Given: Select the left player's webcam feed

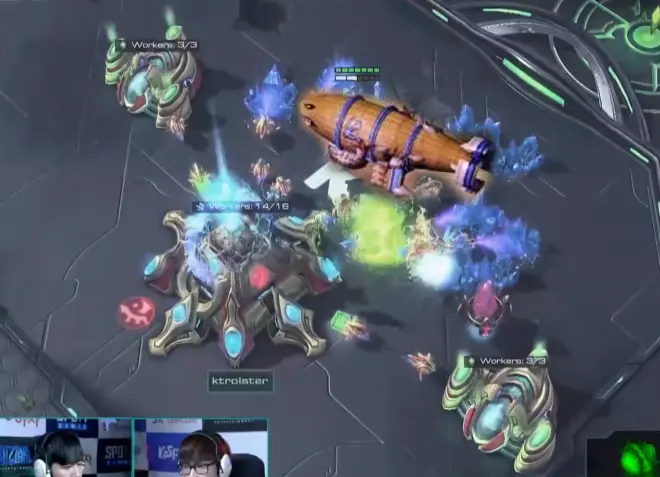Looking at the screenshot, I should click(65, 448).
